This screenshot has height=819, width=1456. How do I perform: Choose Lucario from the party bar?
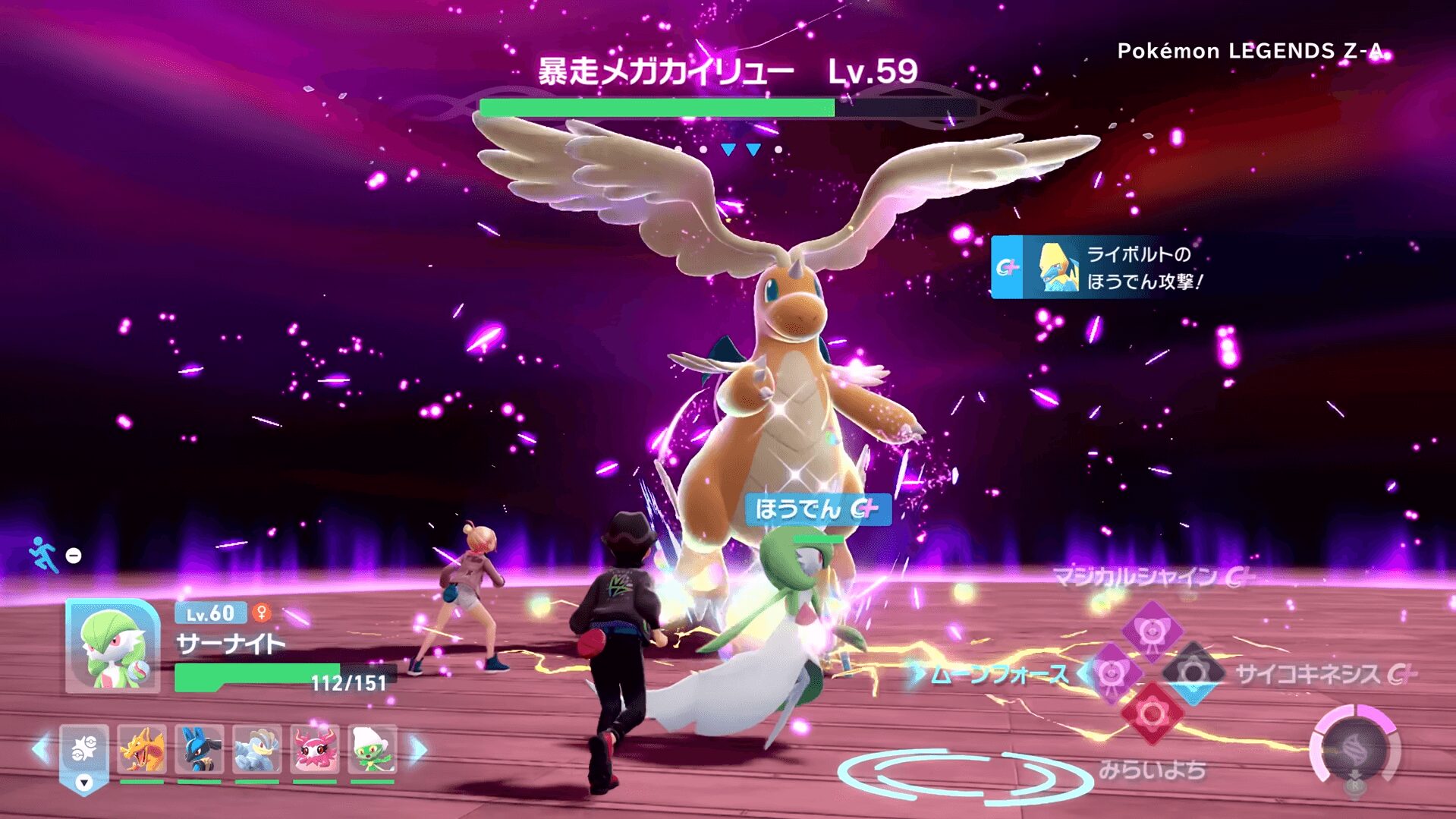199,749
